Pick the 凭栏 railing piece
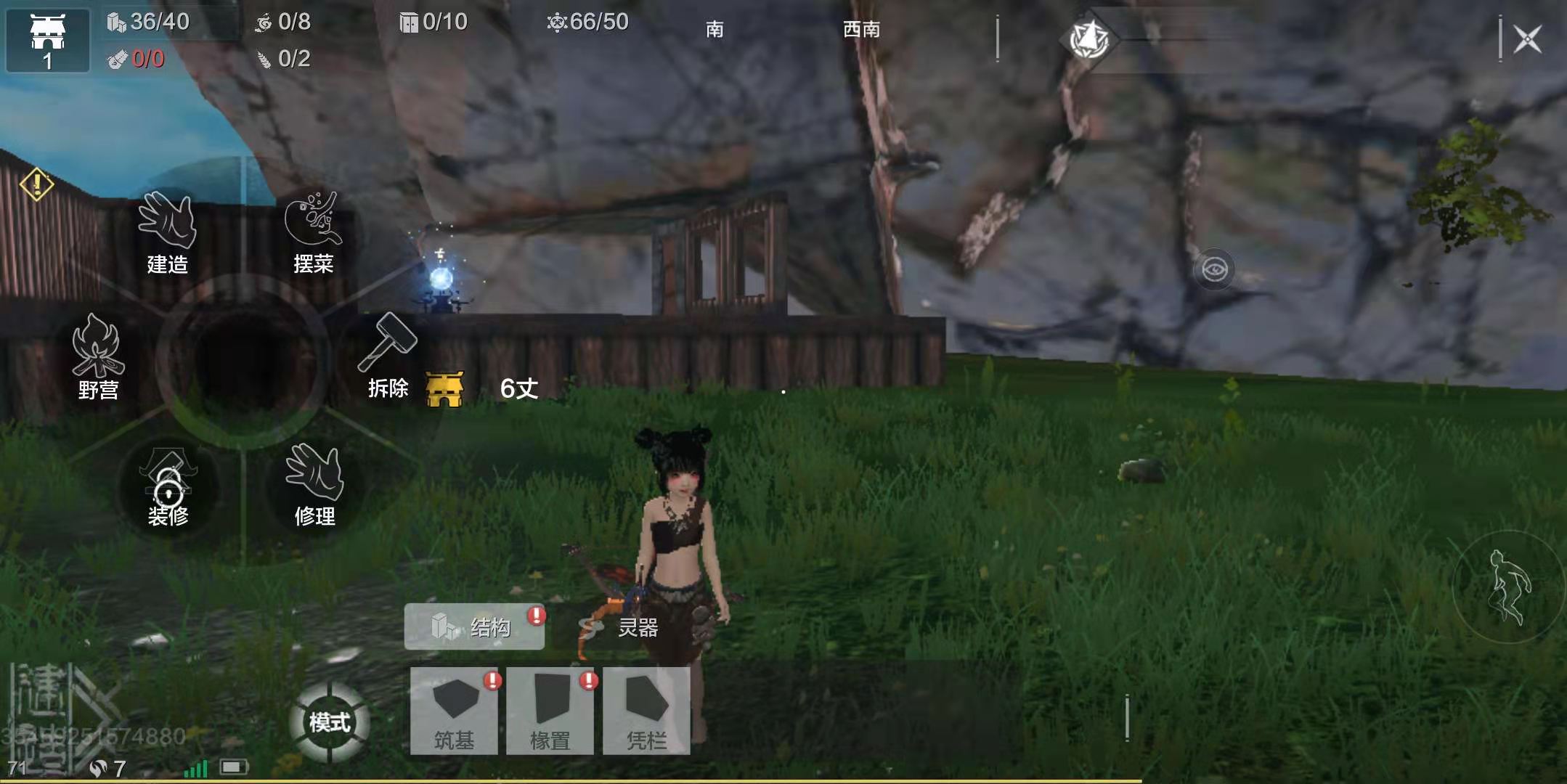This screenshot has height=784, width=1567. pos(646,711)
